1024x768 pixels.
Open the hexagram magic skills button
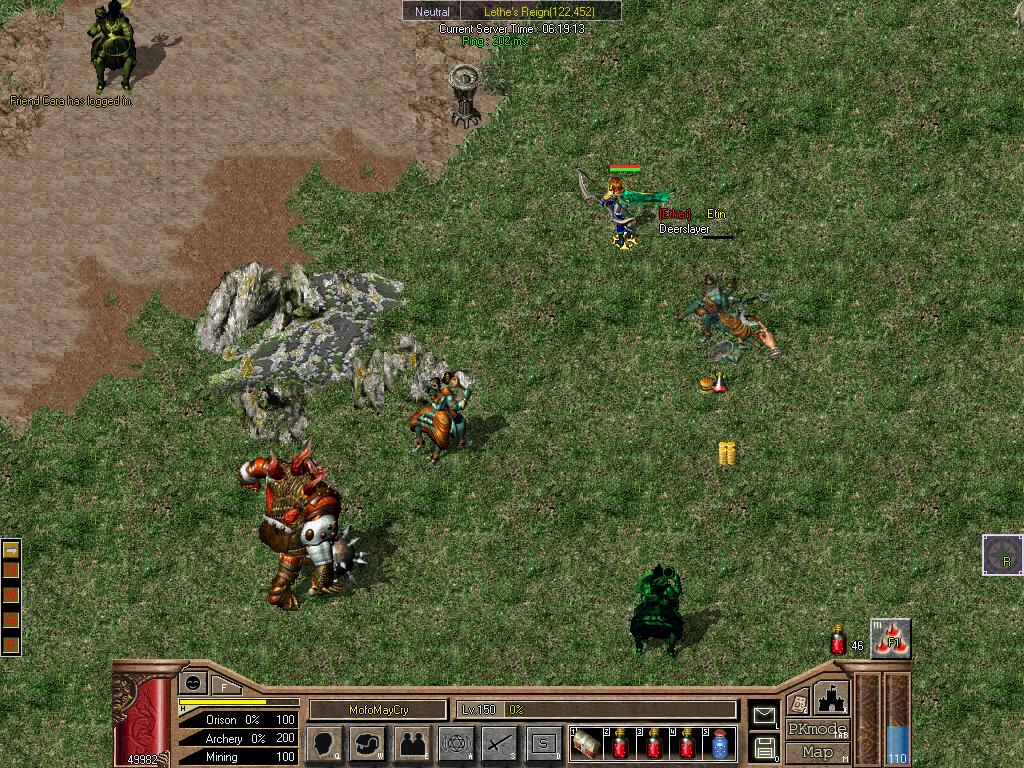tap(456, 744)
